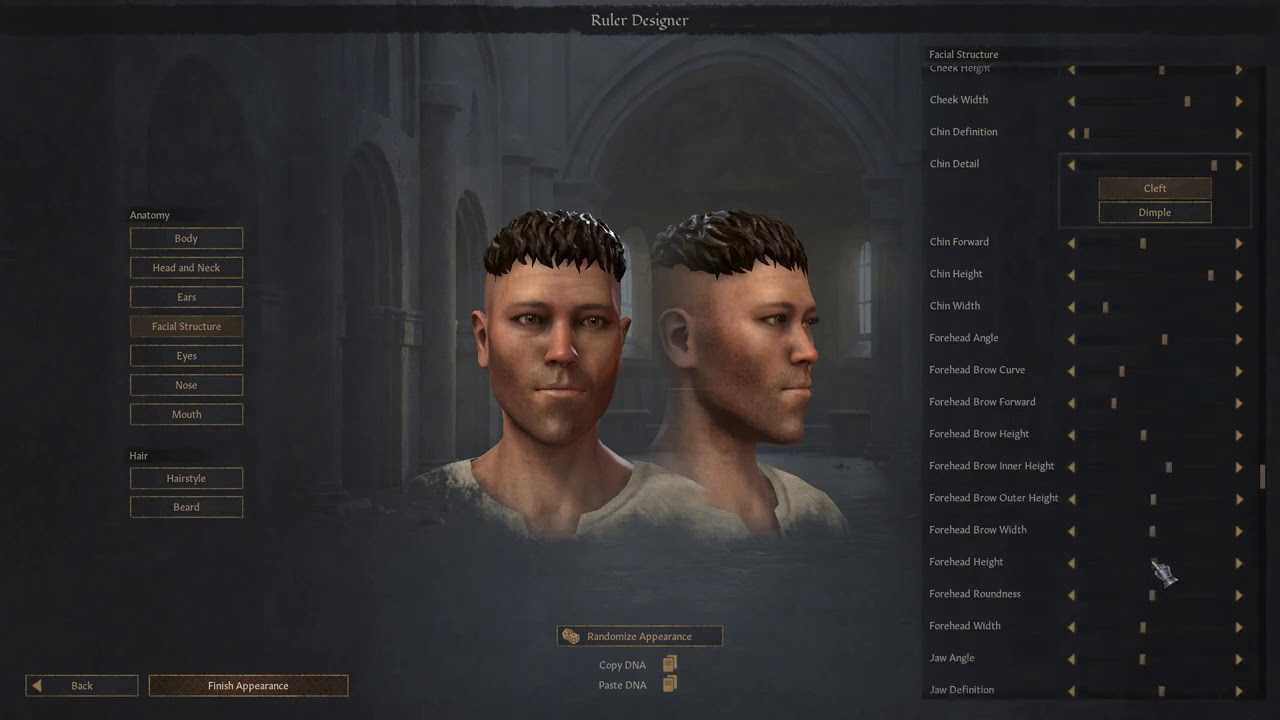Decrease Forehead Brow Curve with left arrow

coord(1072,371)
